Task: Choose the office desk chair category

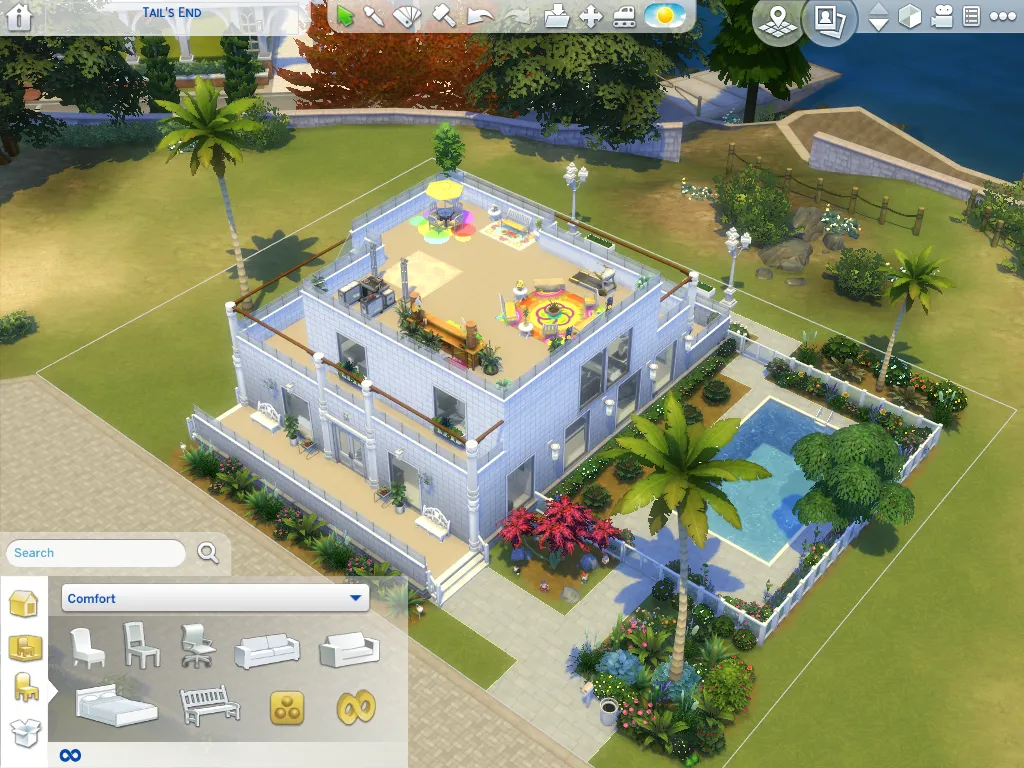Action: pyautogui.click(x=197, y=646)
